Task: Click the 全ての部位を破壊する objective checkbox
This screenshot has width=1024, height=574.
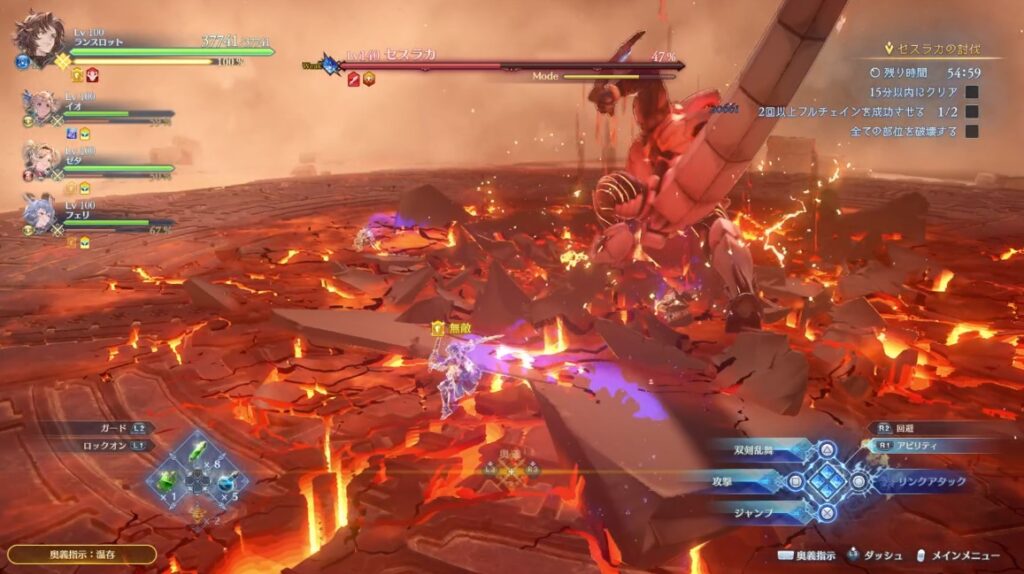Action: (x=971, y=131)
